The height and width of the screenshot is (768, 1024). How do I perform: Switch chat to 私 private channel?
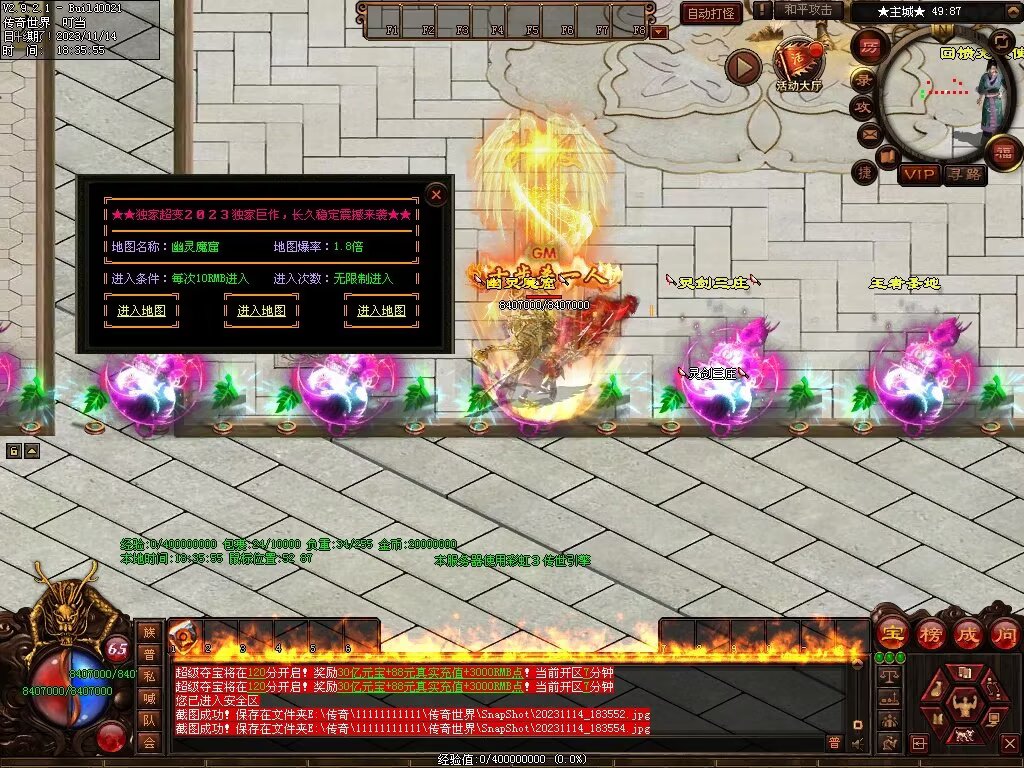pyautogui.click(x=149, y=676)
